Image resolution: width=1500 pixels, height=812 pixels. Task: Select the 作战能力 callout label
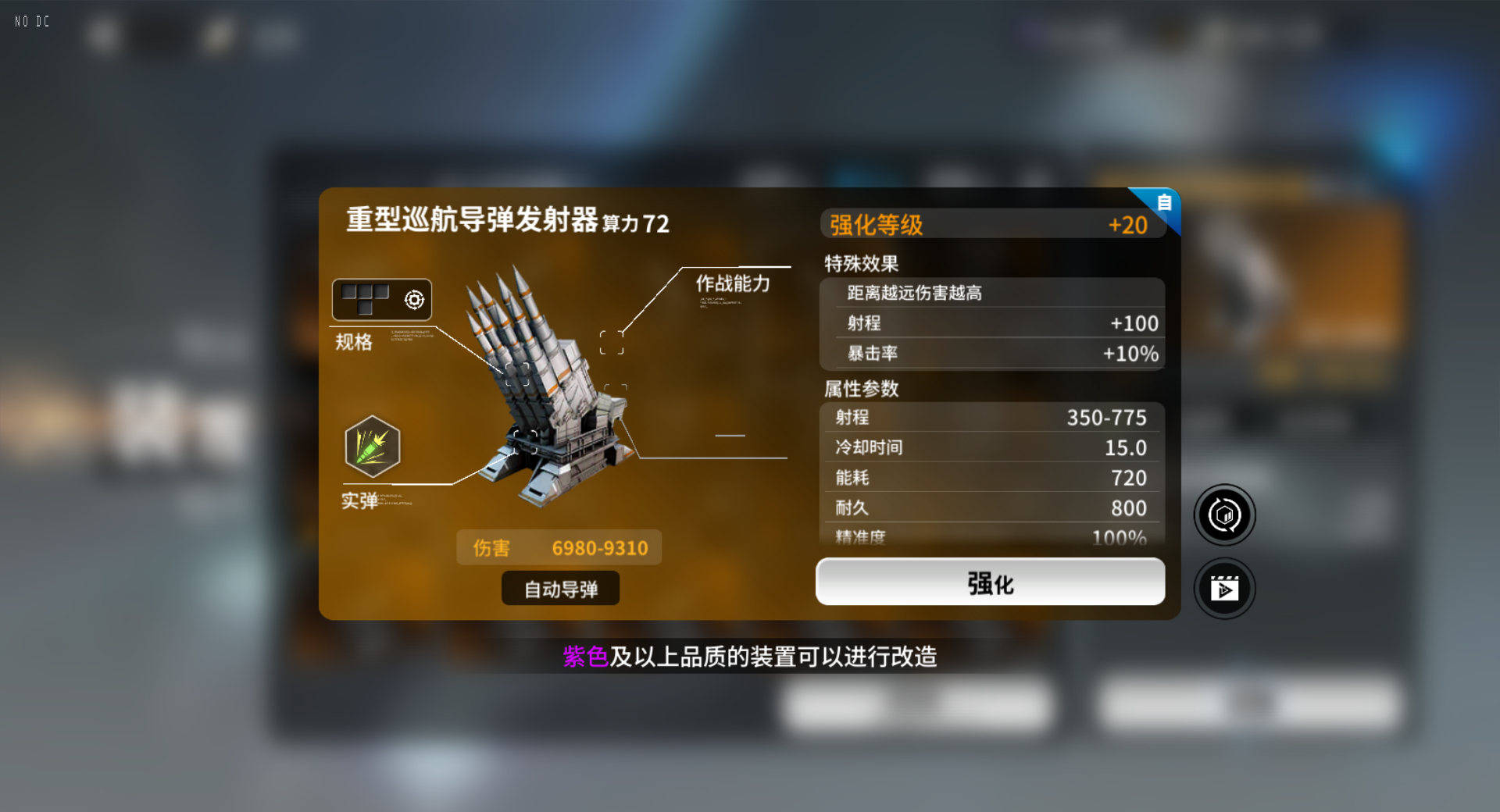(x=731, y=284)
